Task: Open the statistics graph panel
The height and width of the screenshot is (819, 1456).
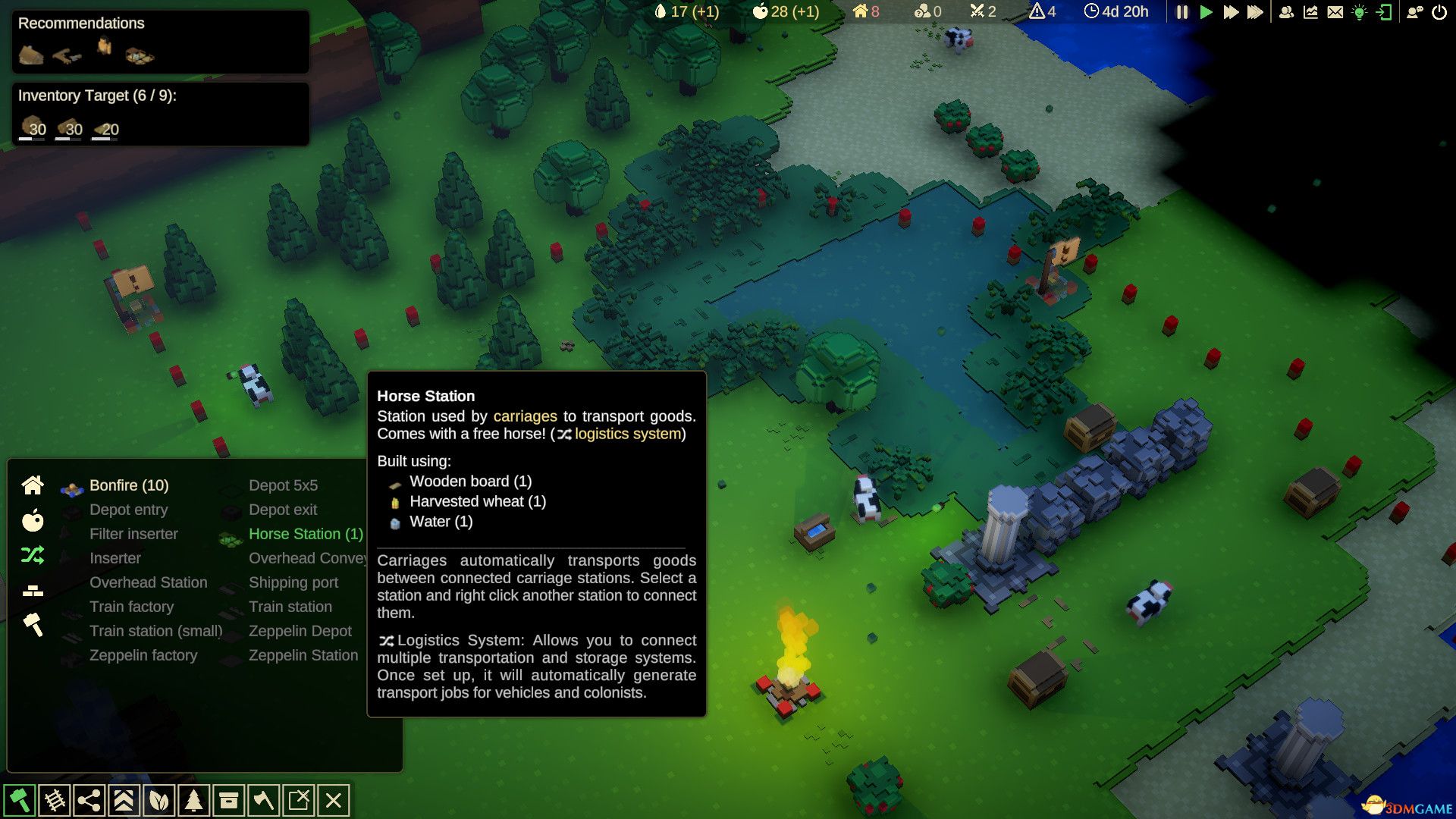Action: point(1311,12)
